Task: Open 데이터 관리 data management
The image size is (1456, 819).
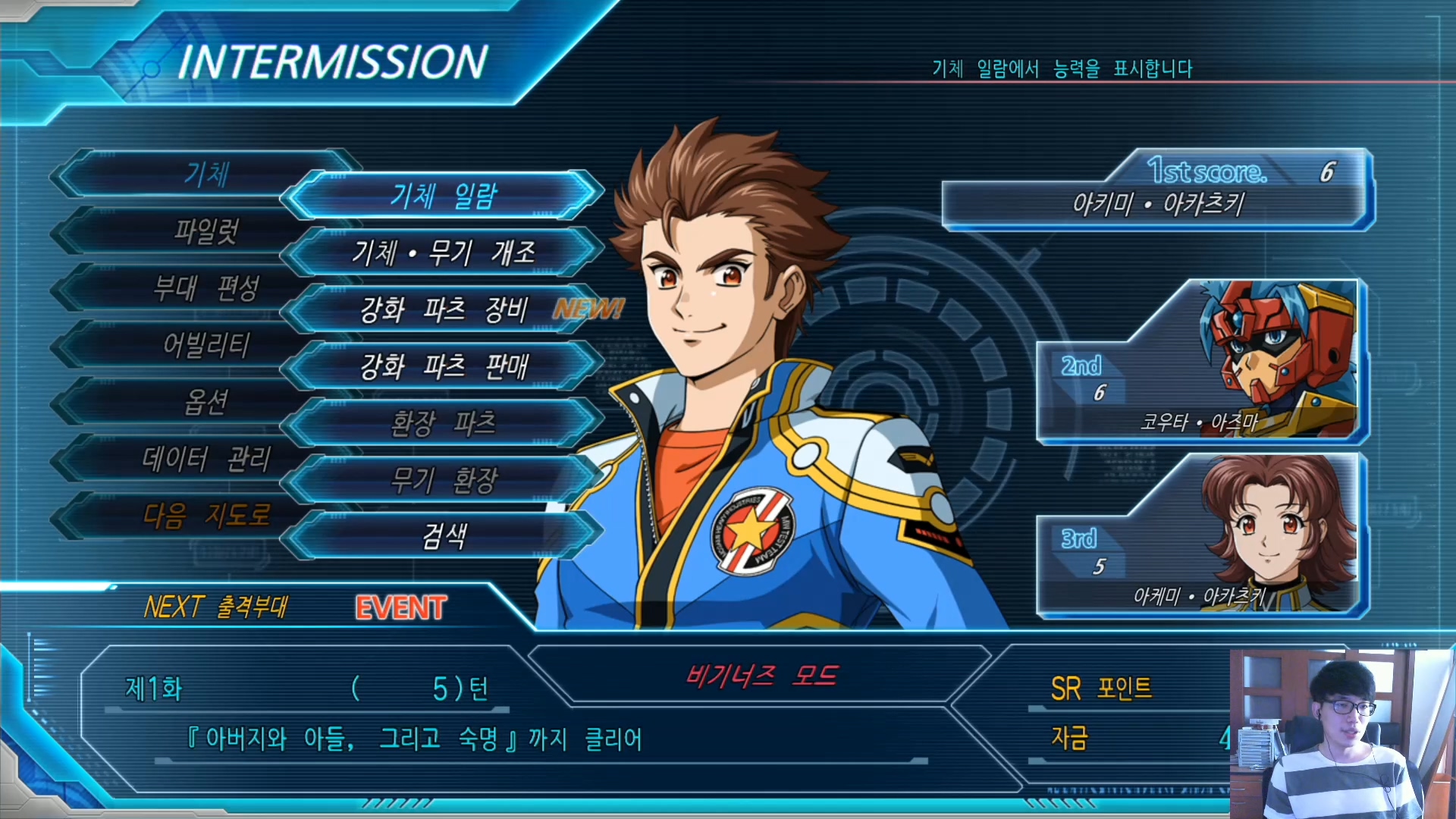Action: pos(206,460)
